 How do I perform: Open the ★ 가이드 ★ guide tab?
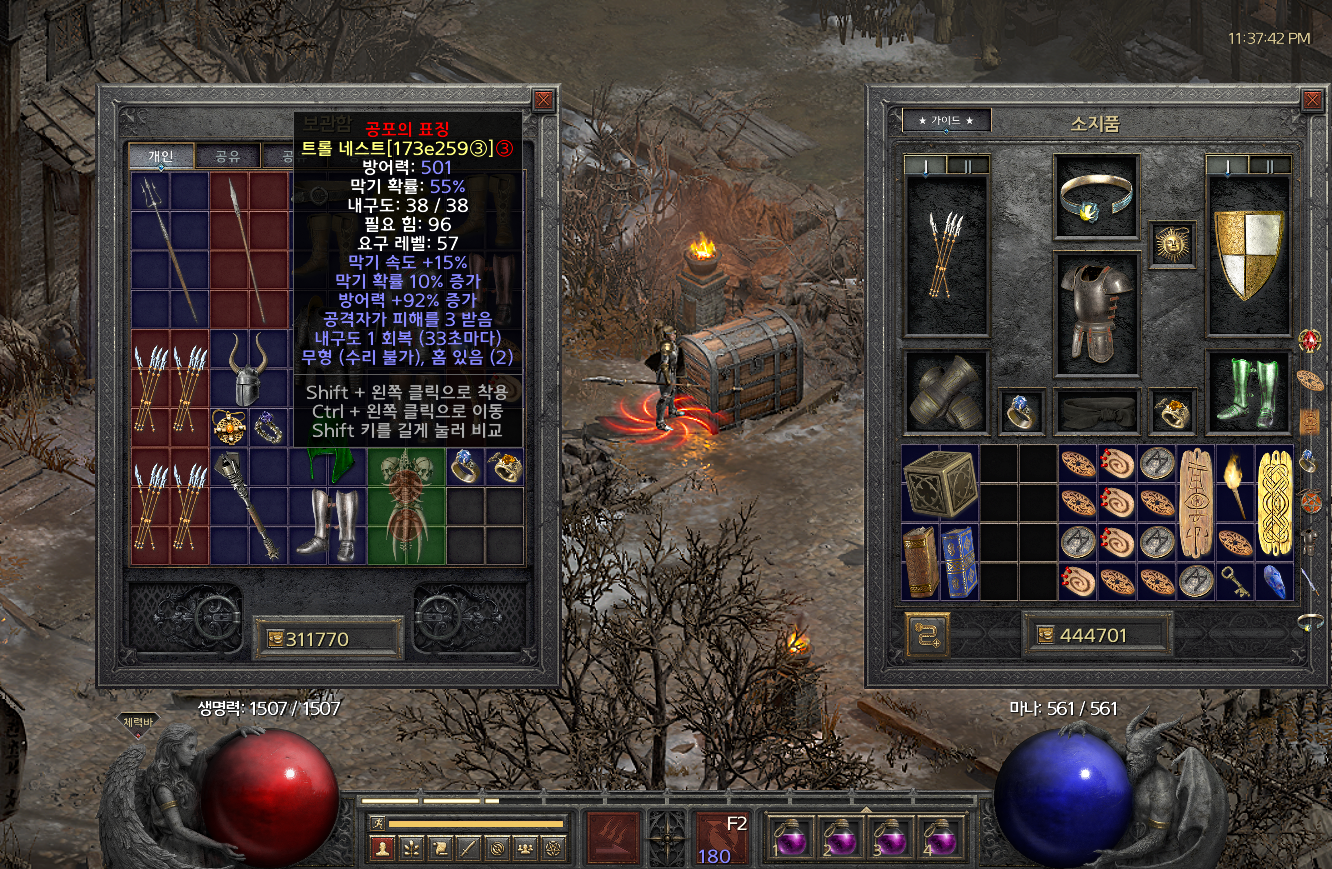[946, 121]
